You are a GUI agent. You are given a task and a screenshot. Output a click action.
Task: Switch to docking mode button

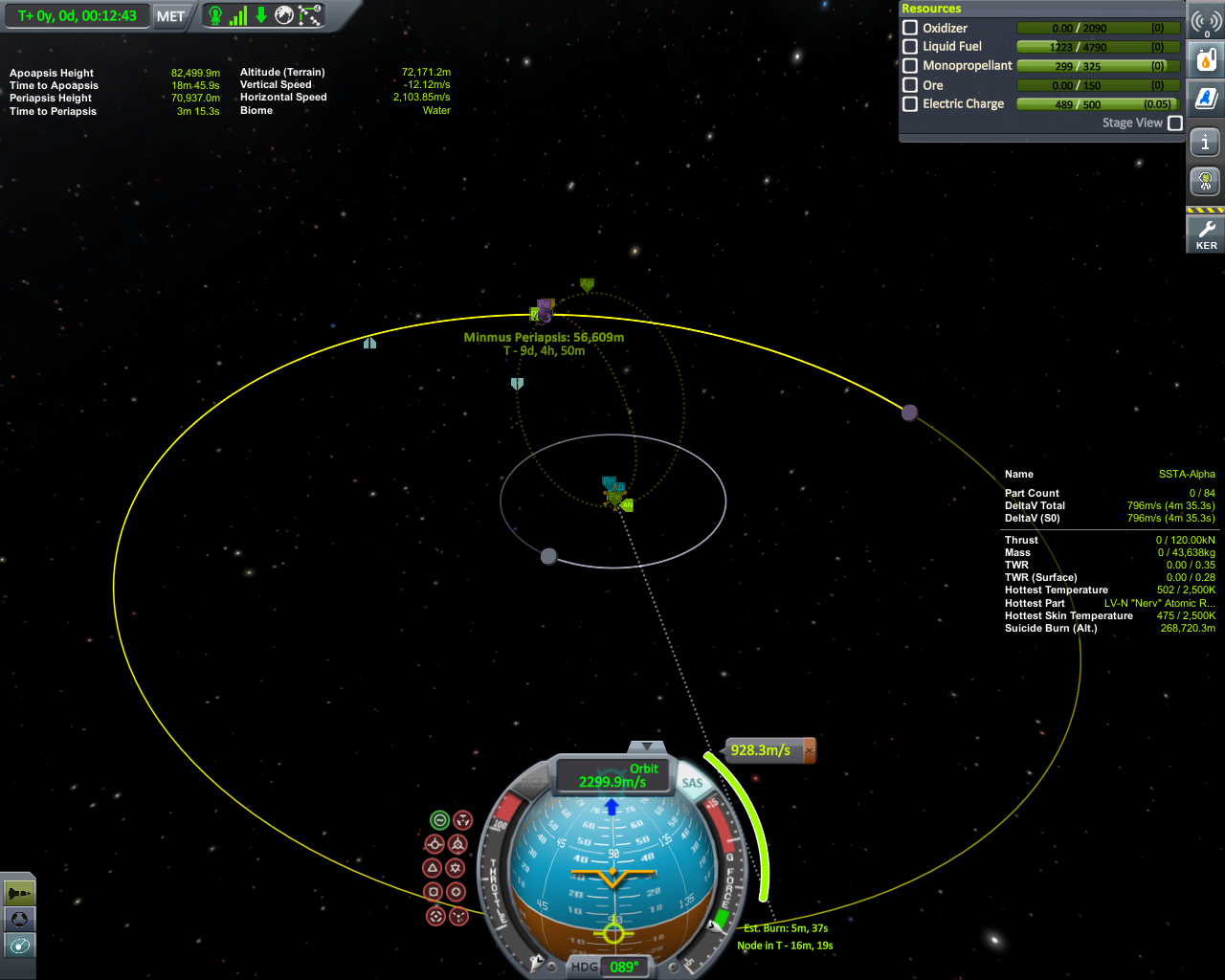tap(19, 919)
